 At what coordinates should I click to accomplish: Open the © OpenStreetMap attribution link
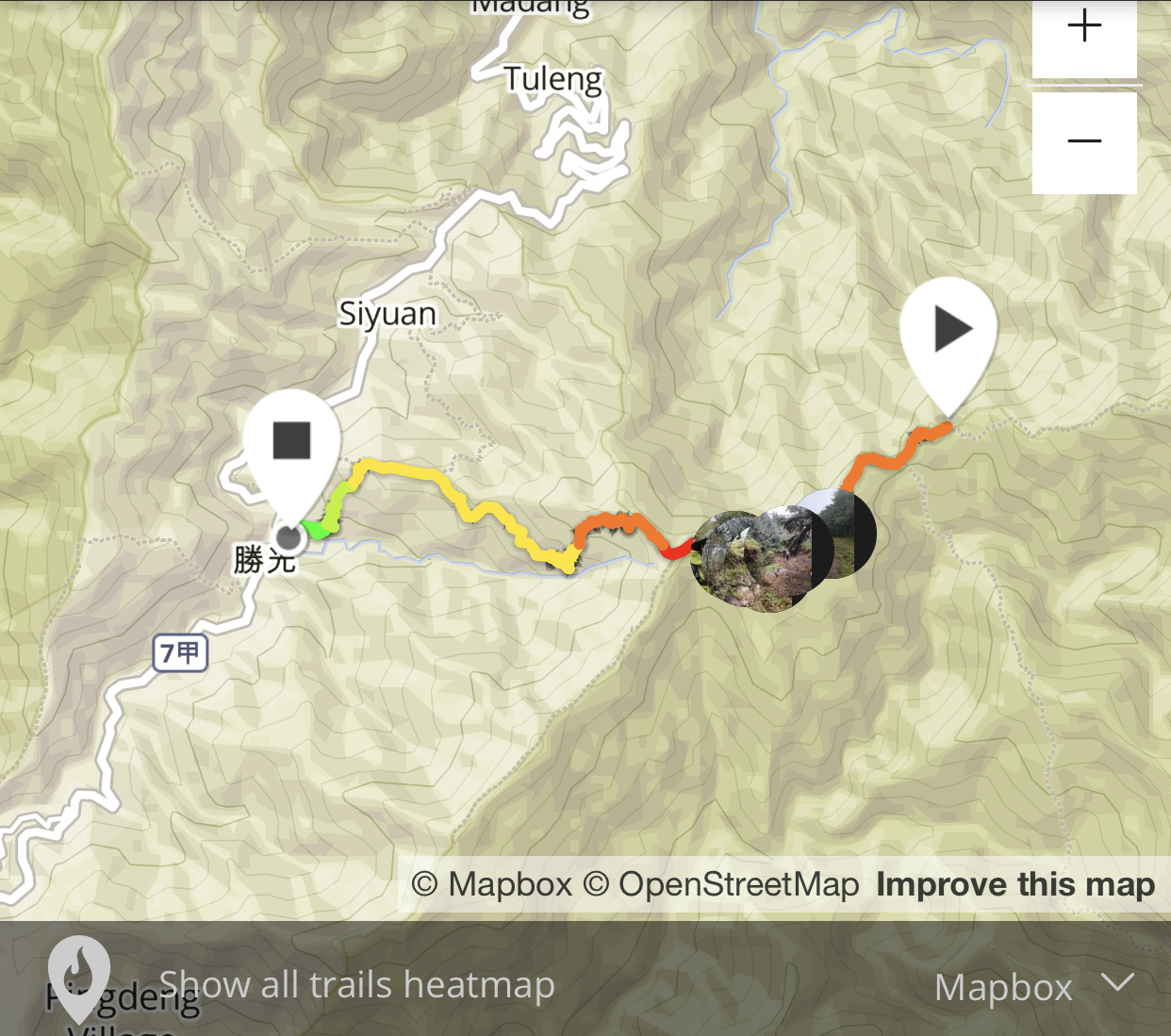(720, 884)
